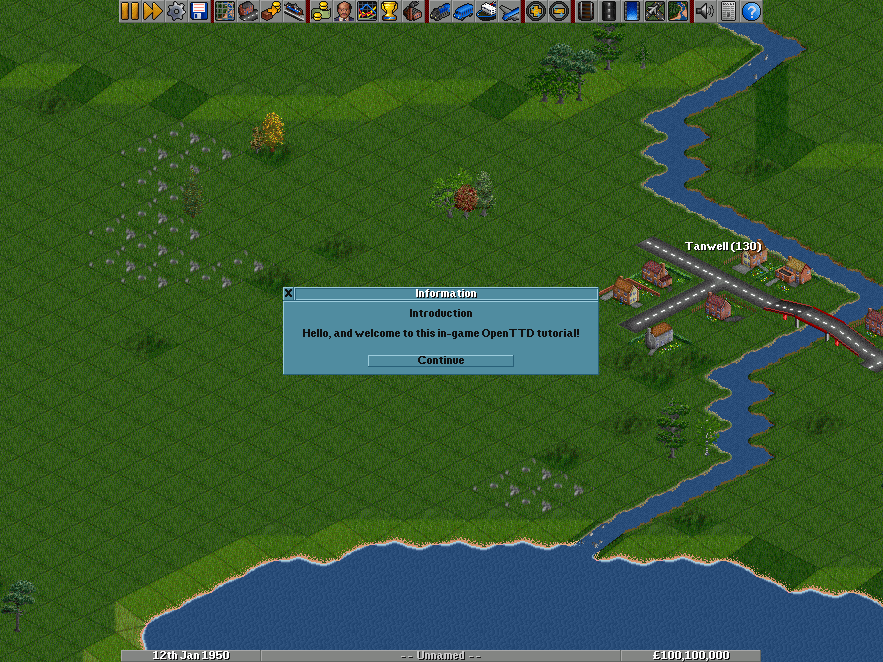Zoom out the view

[x=558, y=11]
